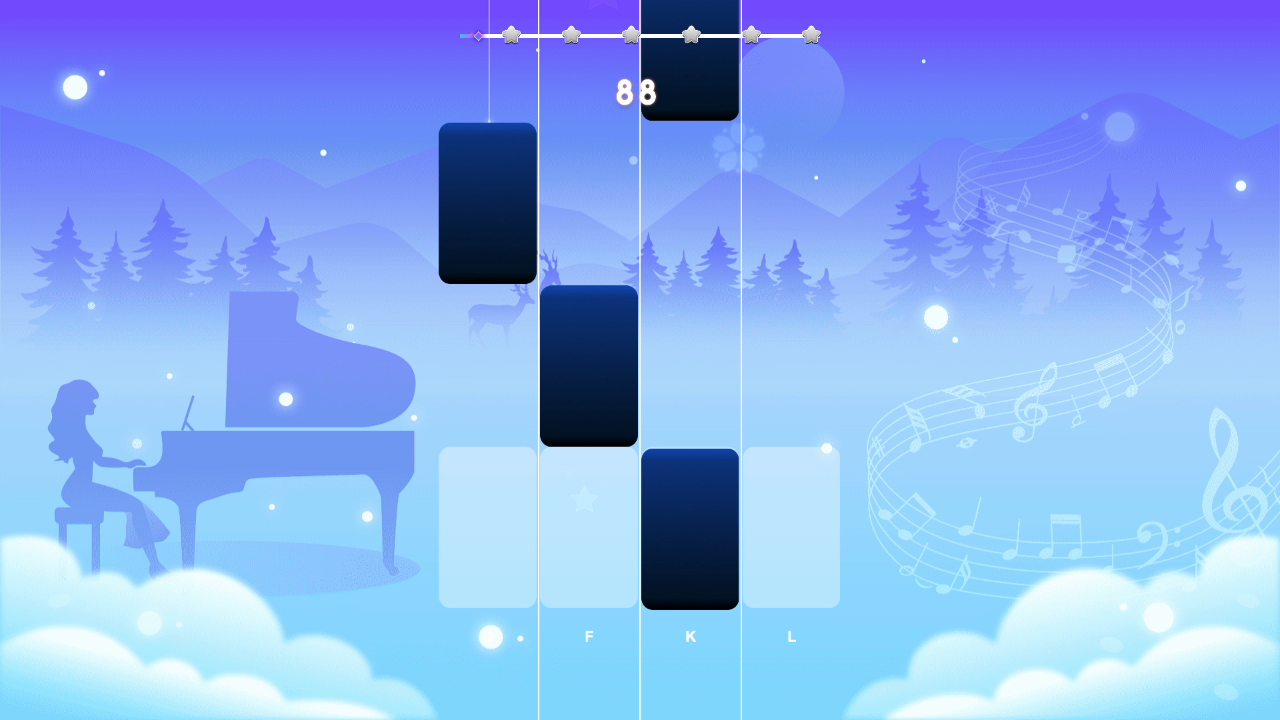This screenshot has width=1280, height=720.
Task: Select the K key lane label
Action: point(690,636)
